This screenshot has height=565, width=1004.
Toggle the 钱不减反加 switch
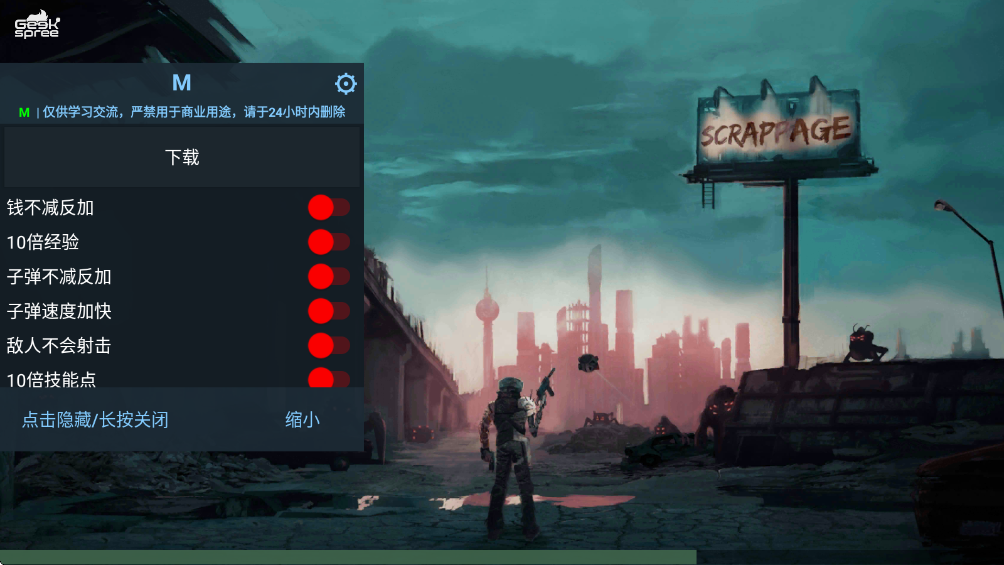pos(328,208)
